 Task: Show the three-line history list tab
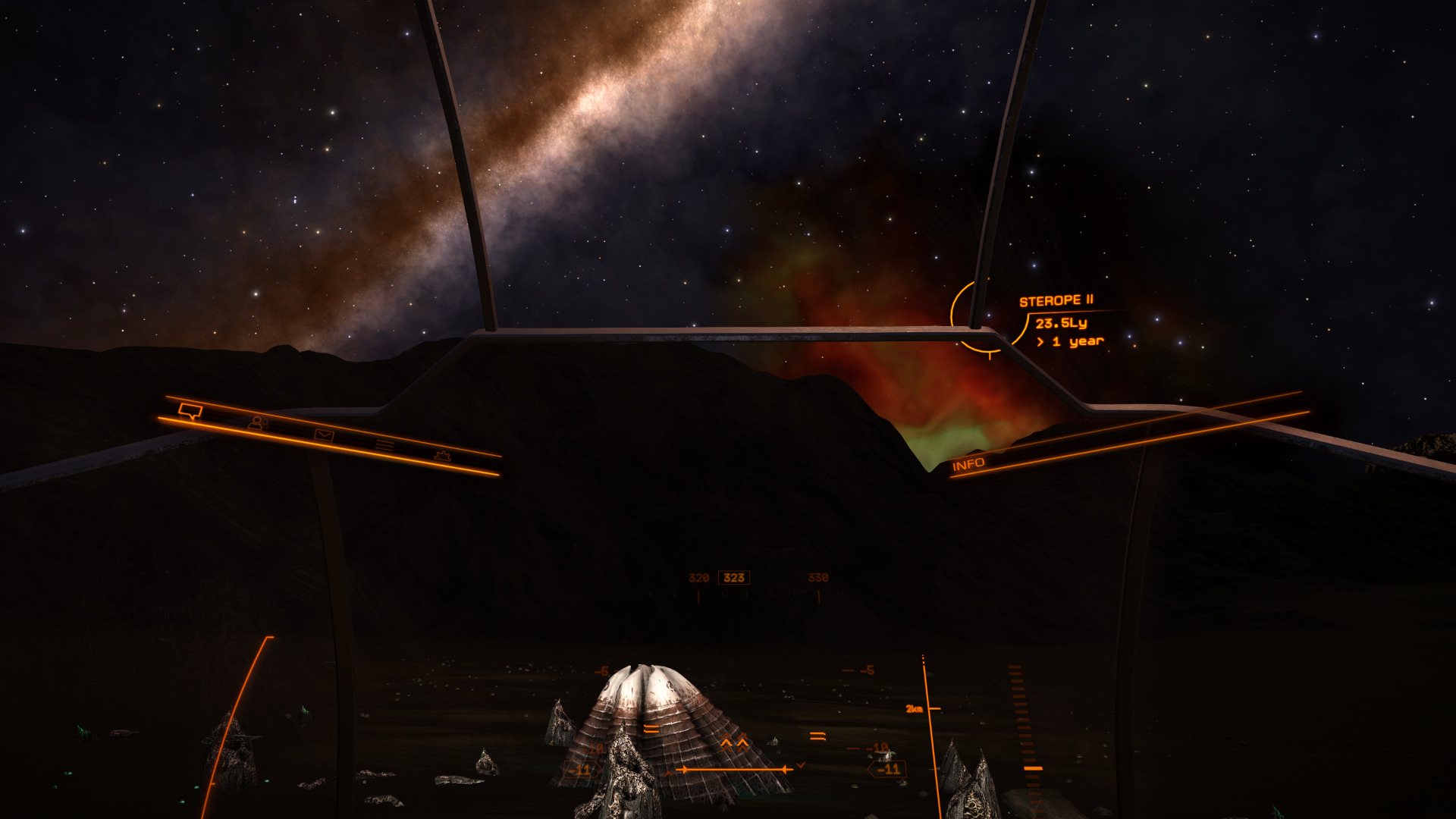point(384,445)
